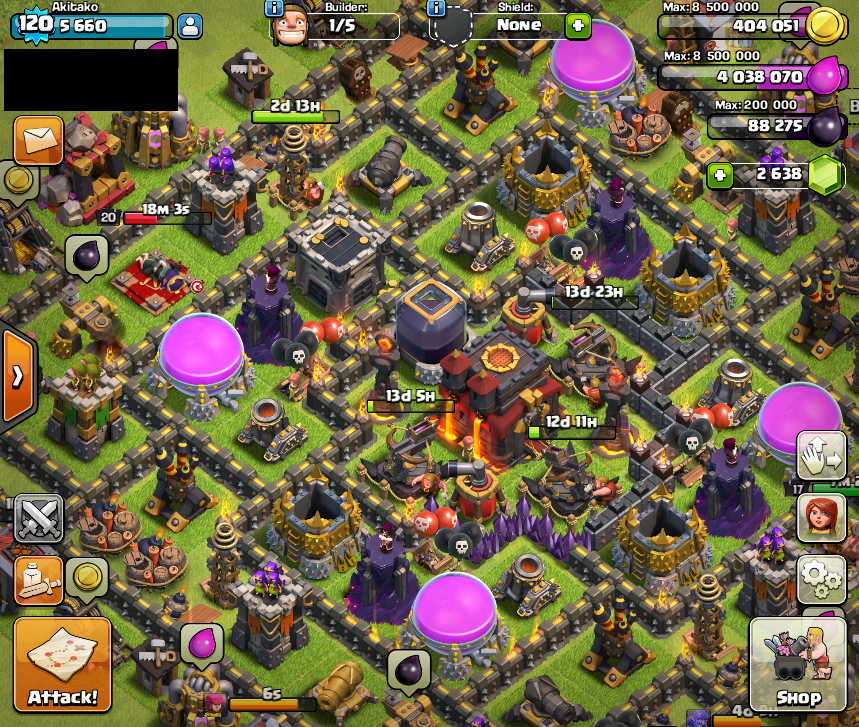Show Builder info via the 'i' icon
Viewport: 859px width, 727px height.
pyautogui.click(x=273, y=8)
